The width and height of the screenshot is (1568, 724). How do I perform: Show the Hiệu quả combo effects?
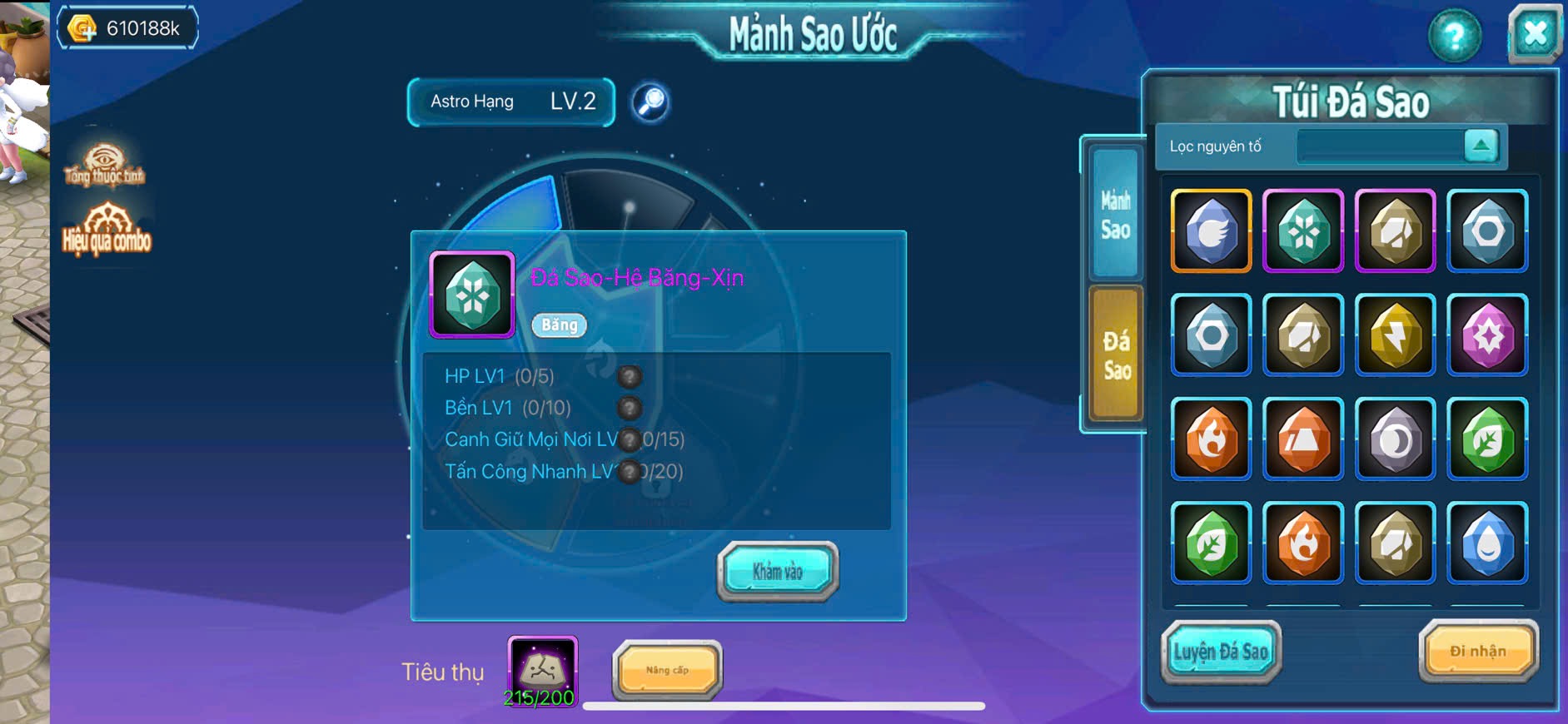107,230
